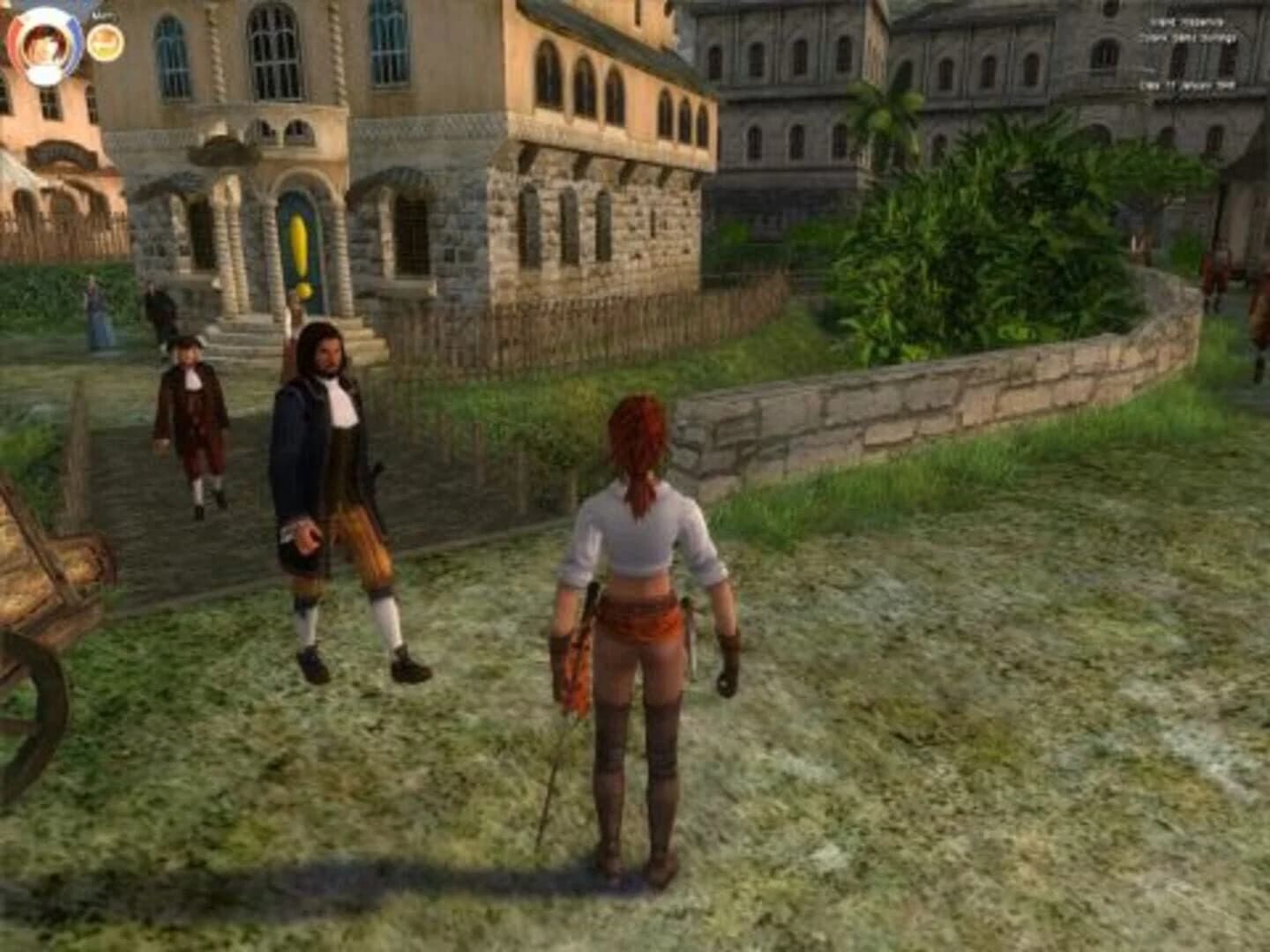Click the yellow exclamation quest marker
The width and height of the screenshot is (1270, 952).
[301, 242]
